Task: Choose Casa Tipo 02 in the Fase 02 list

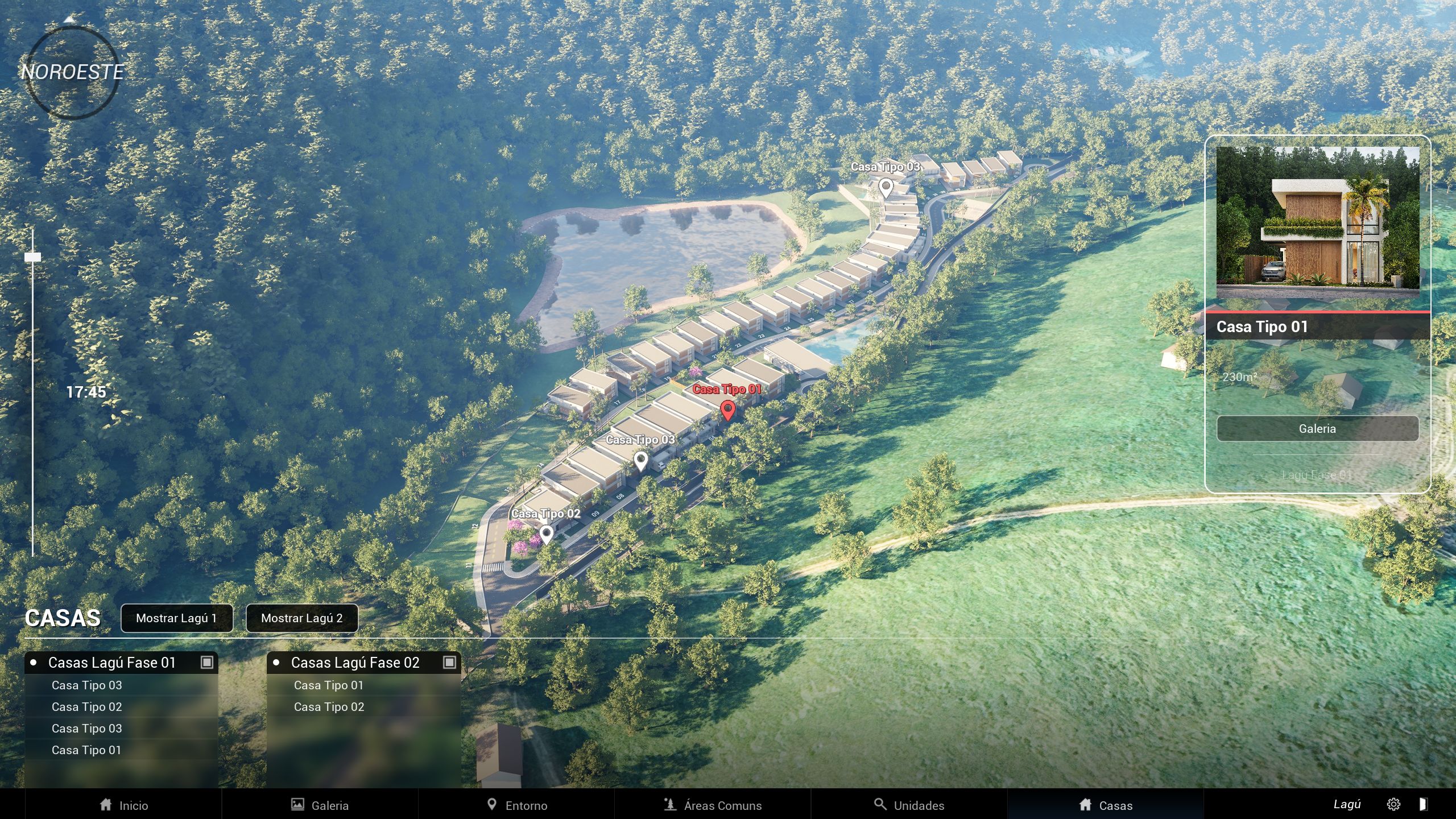Action: 329,707
